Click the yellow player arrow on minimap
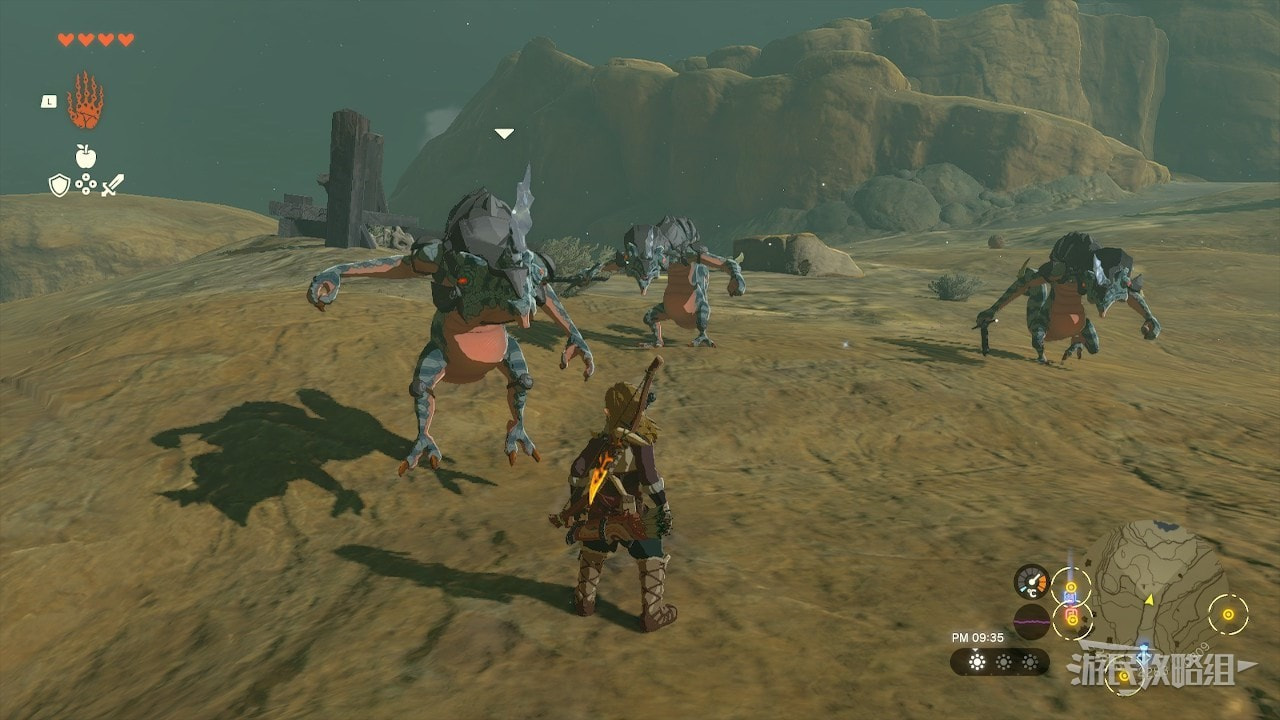The width and height of the screenshot is (1280, 720). point(1149,599)
